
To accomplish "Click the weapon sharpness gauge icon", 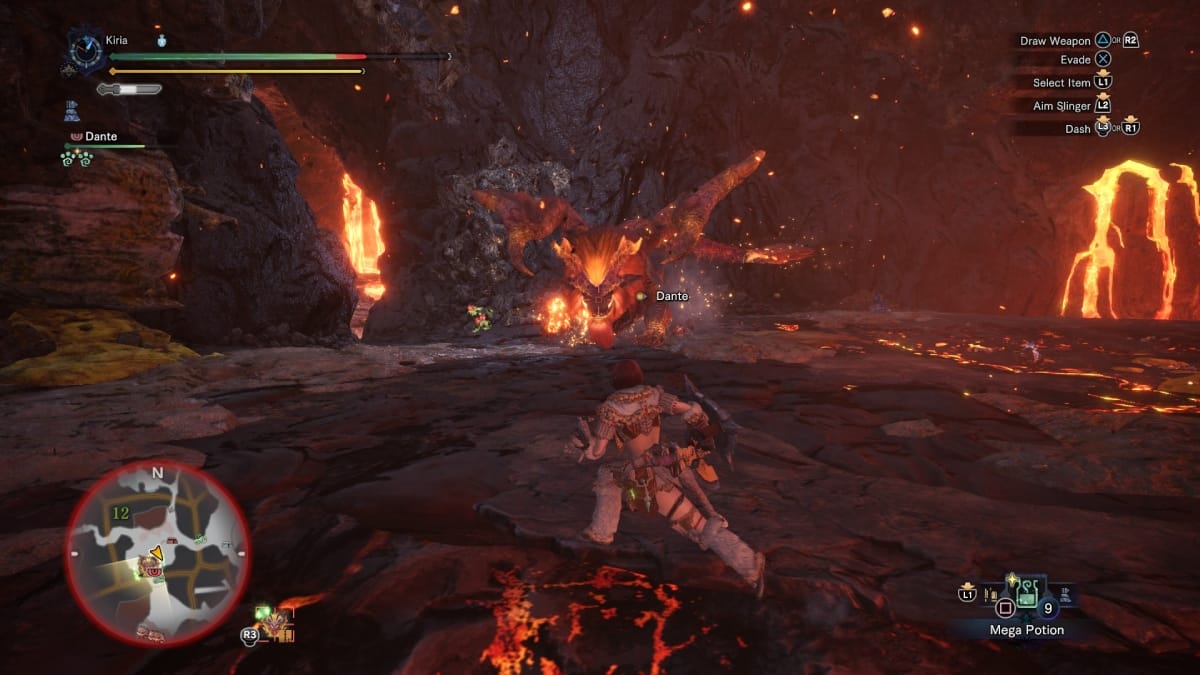I will [x=129, y=89].
